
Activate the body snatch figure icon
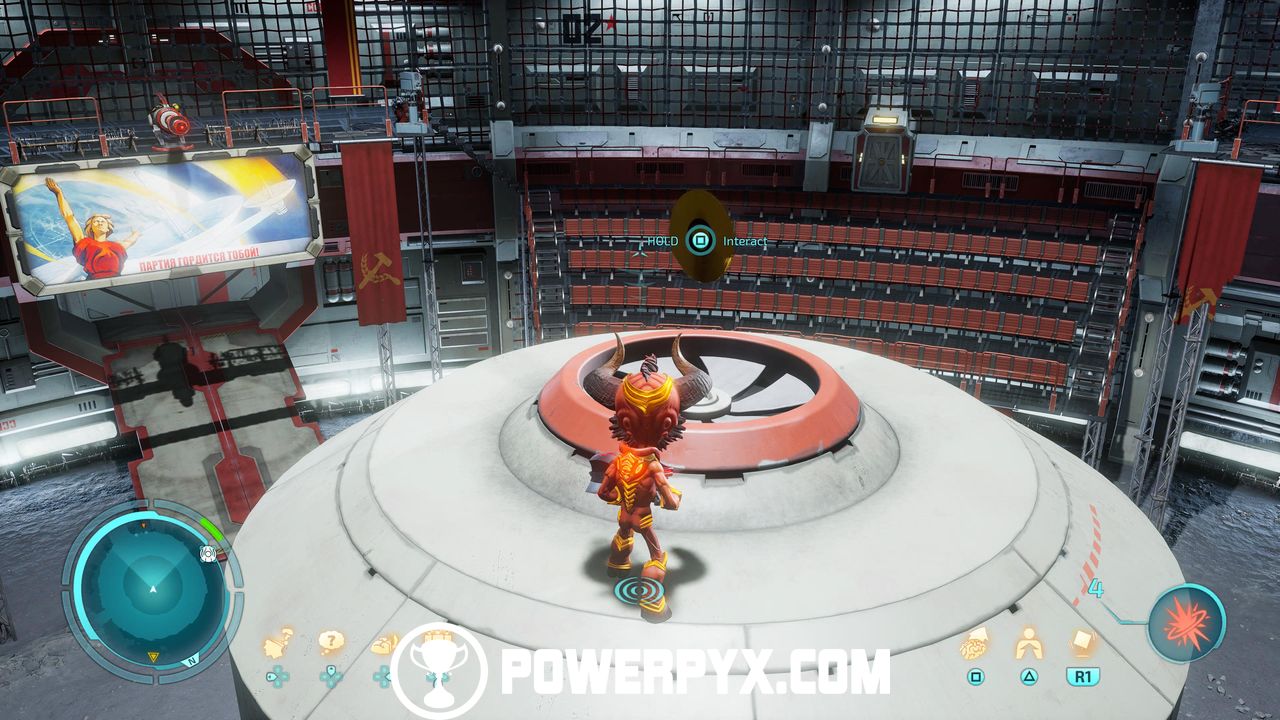point(1028,645)
